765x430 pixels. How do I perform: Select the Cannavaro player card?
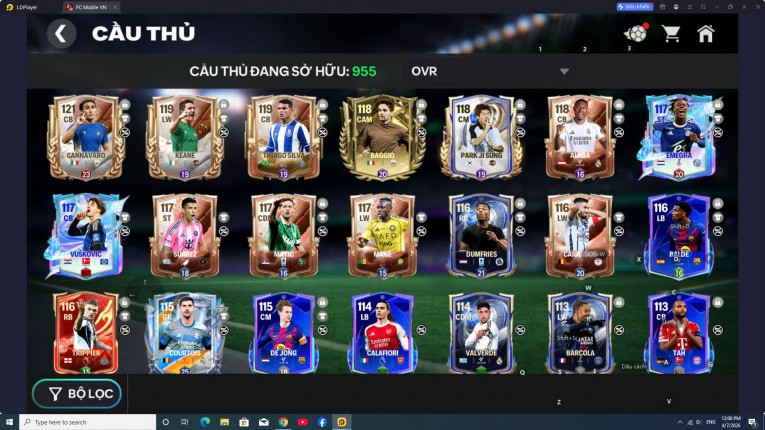86,137
